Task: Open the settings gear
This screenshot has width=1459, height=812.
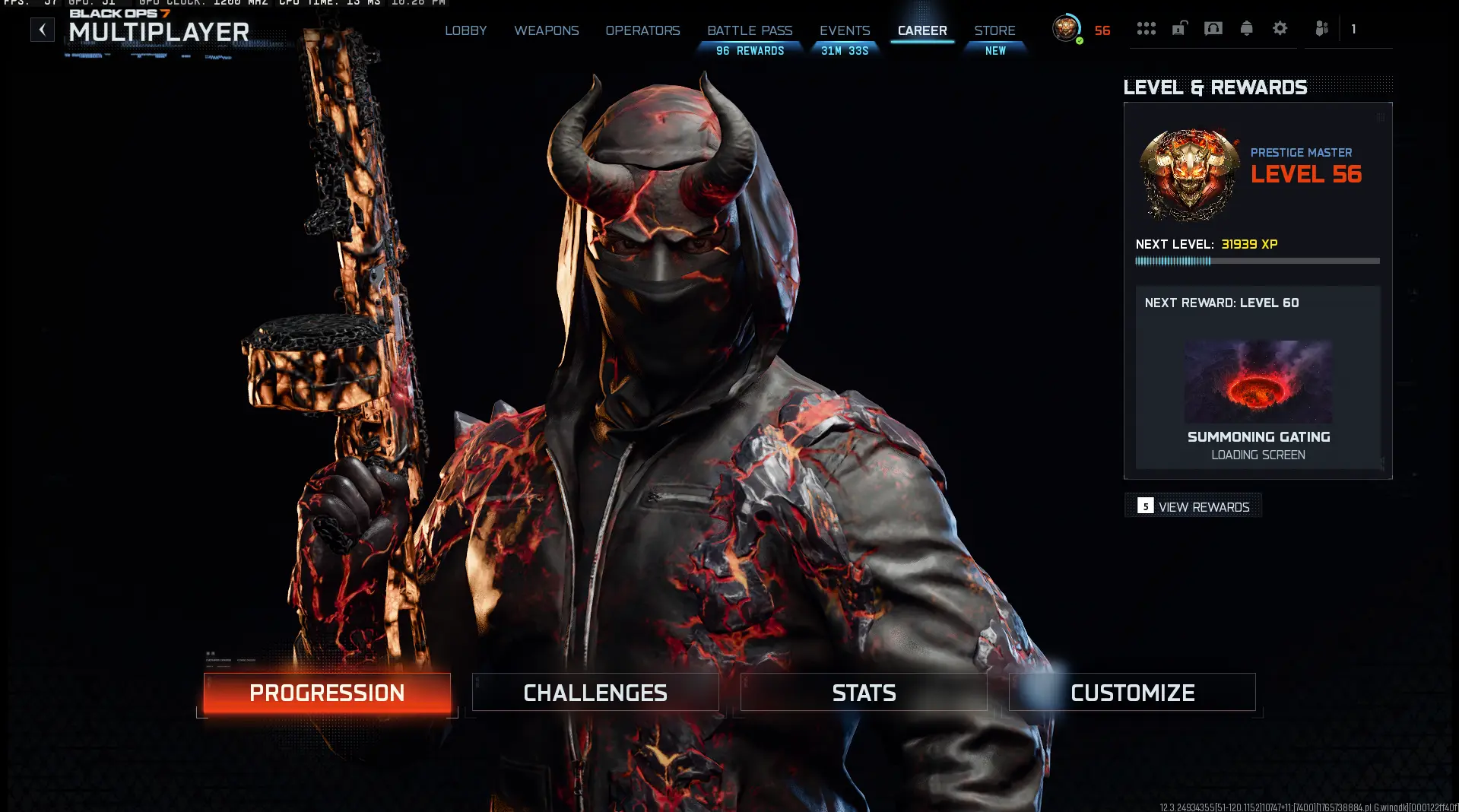Action: (x=1280, y=28)
